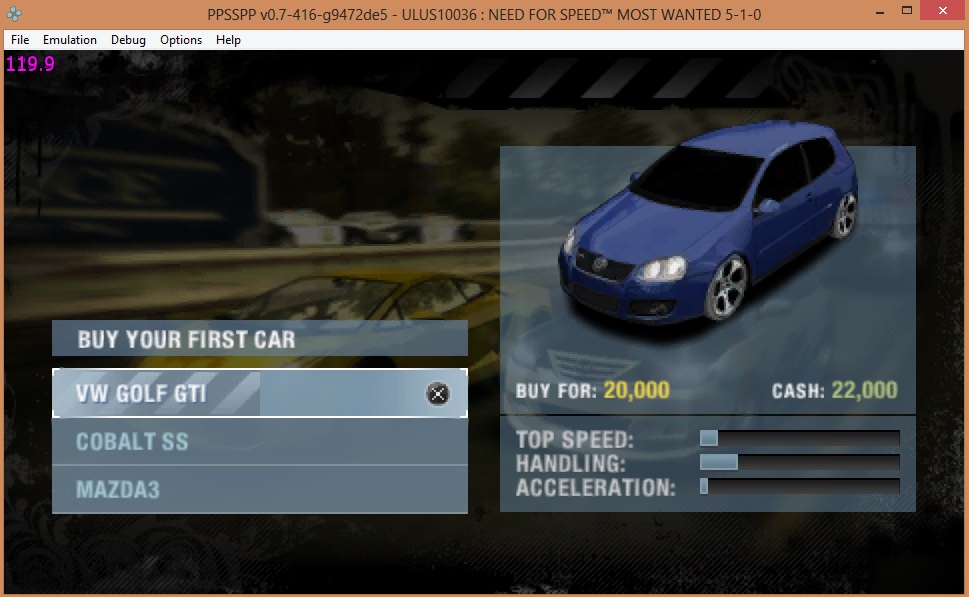Image resolution: width=969 pixels, height=597 pixels.
Task: Show the Debug menu
Action: 128,40
